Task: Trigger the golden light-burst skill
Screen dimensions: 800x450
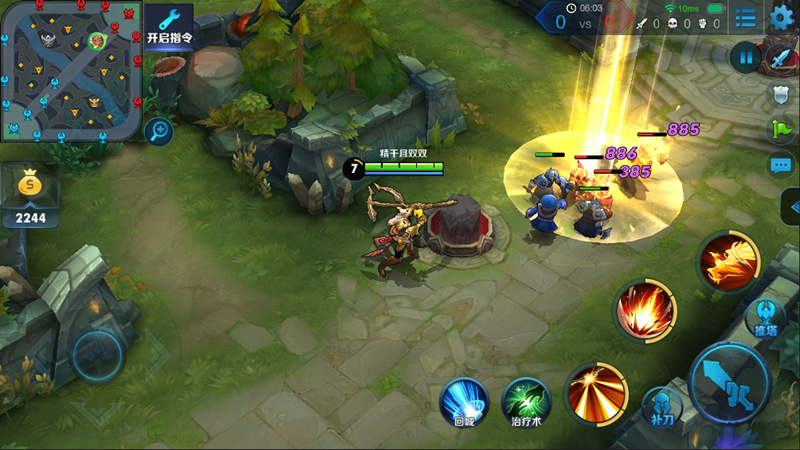Action: (x=596, y=391)
